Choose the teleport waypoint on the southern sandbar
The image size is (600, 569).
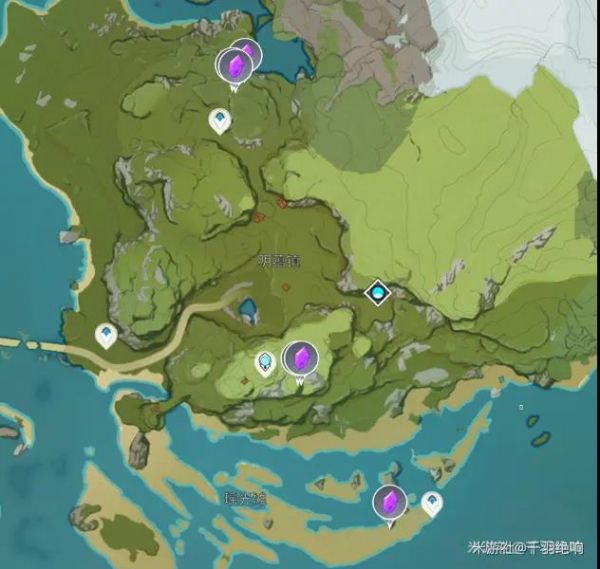[x=431, y=501]
